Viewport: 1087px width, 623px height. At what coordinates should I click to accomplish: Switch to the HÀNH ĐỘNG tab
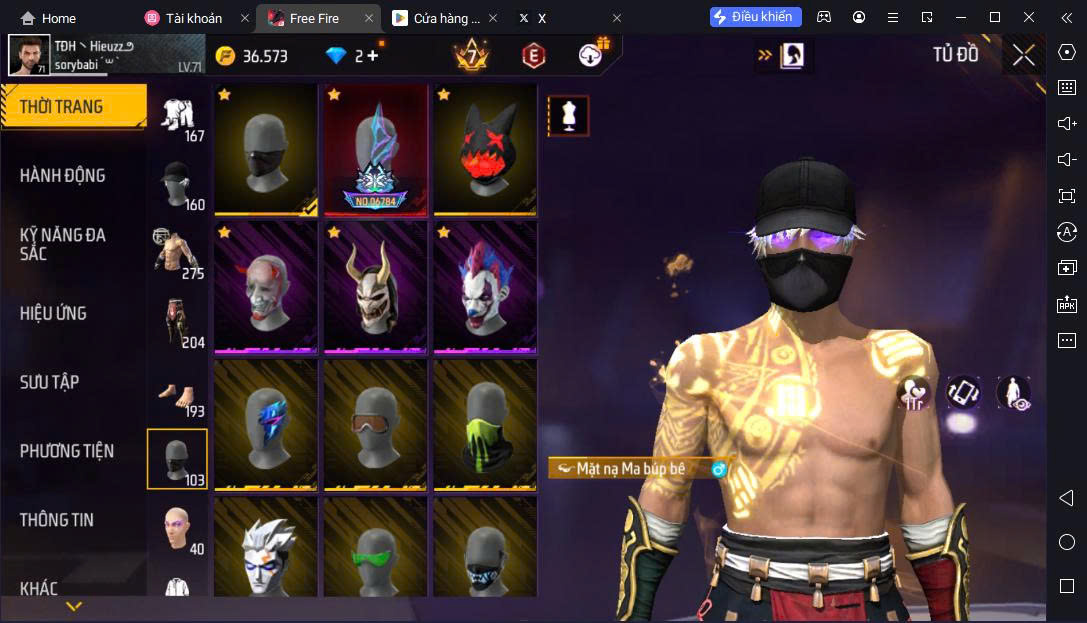click(62, 176)
